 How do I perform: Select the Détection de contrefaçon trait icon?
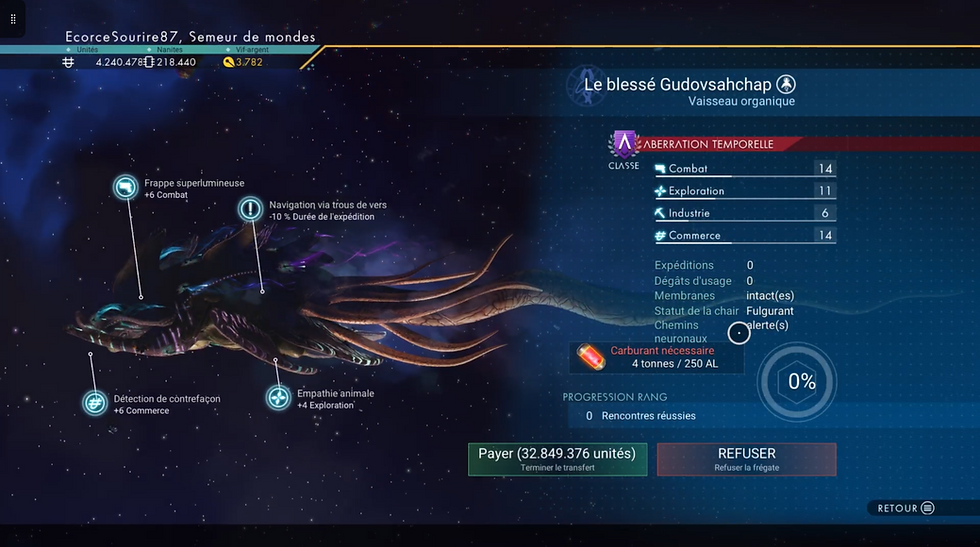pos(96,403)
